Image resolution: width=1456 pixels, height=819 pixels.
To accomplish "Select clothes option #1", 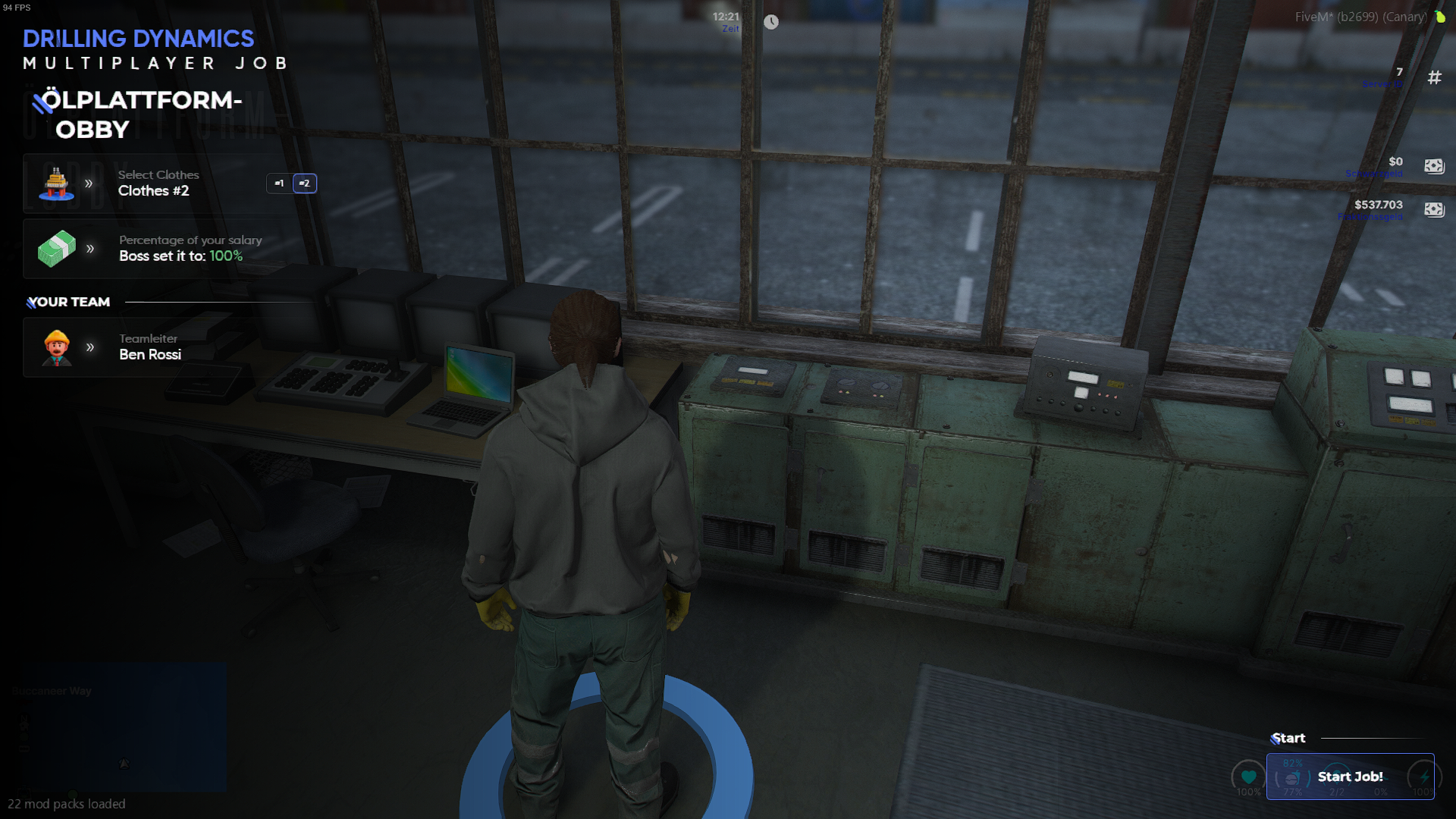I will pyautogui.click(x=279, y=184).
